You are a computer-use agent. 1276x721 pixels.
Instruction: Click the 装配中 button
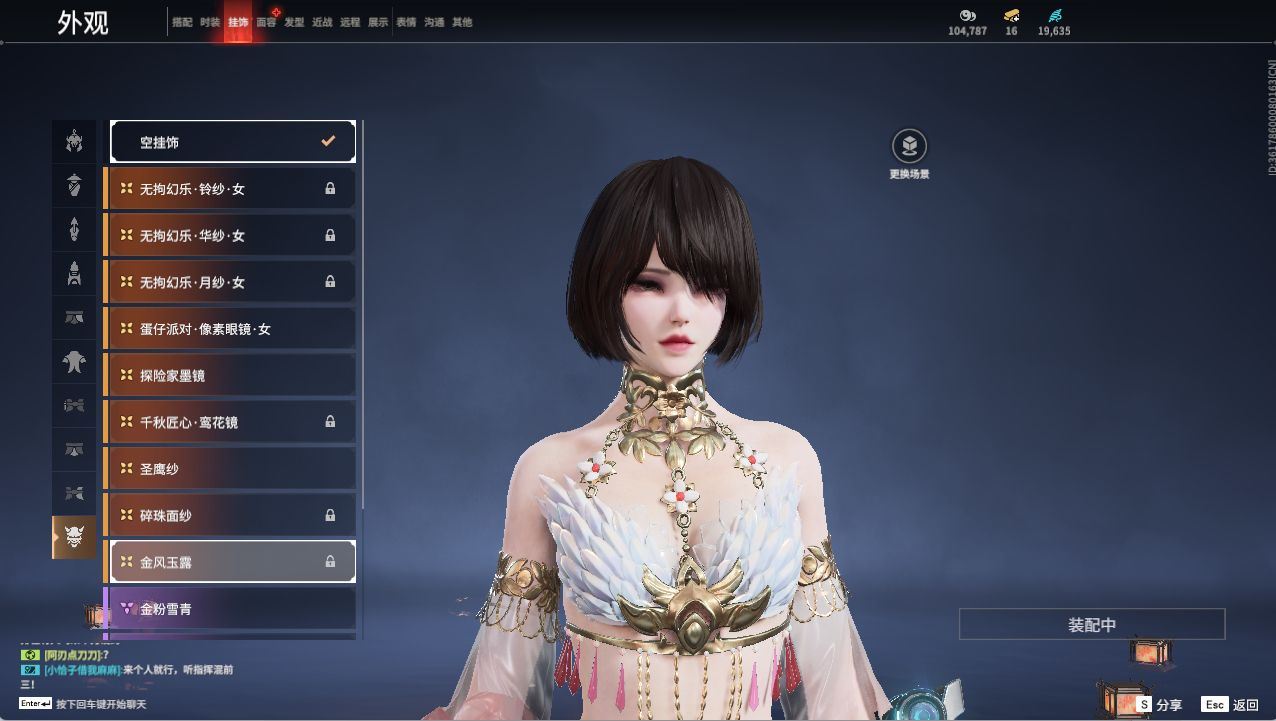[x=1092, y=625]
